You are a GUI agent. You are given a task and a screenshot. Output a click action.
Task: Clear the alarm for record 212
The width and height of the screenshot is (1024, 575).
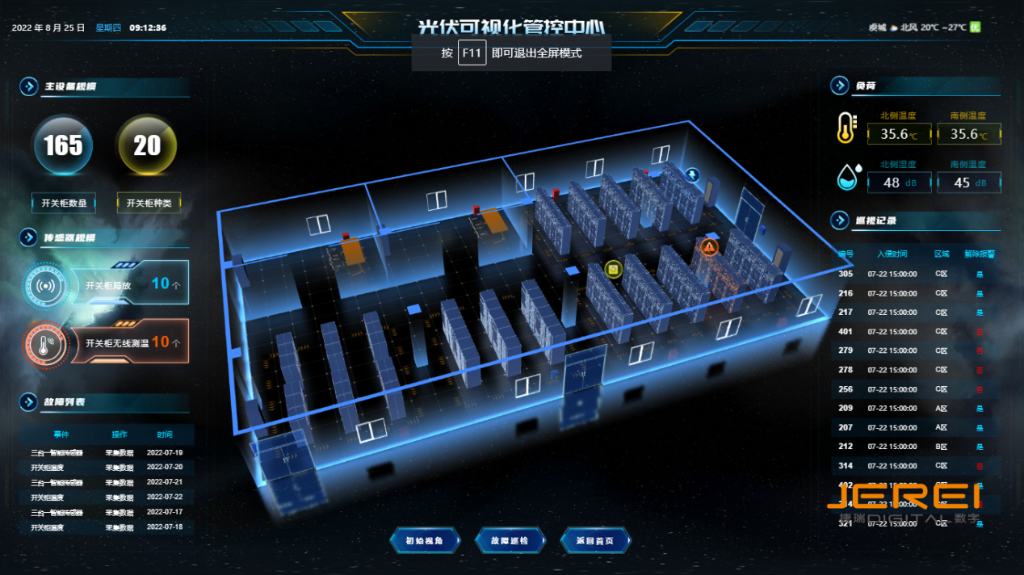979,446
